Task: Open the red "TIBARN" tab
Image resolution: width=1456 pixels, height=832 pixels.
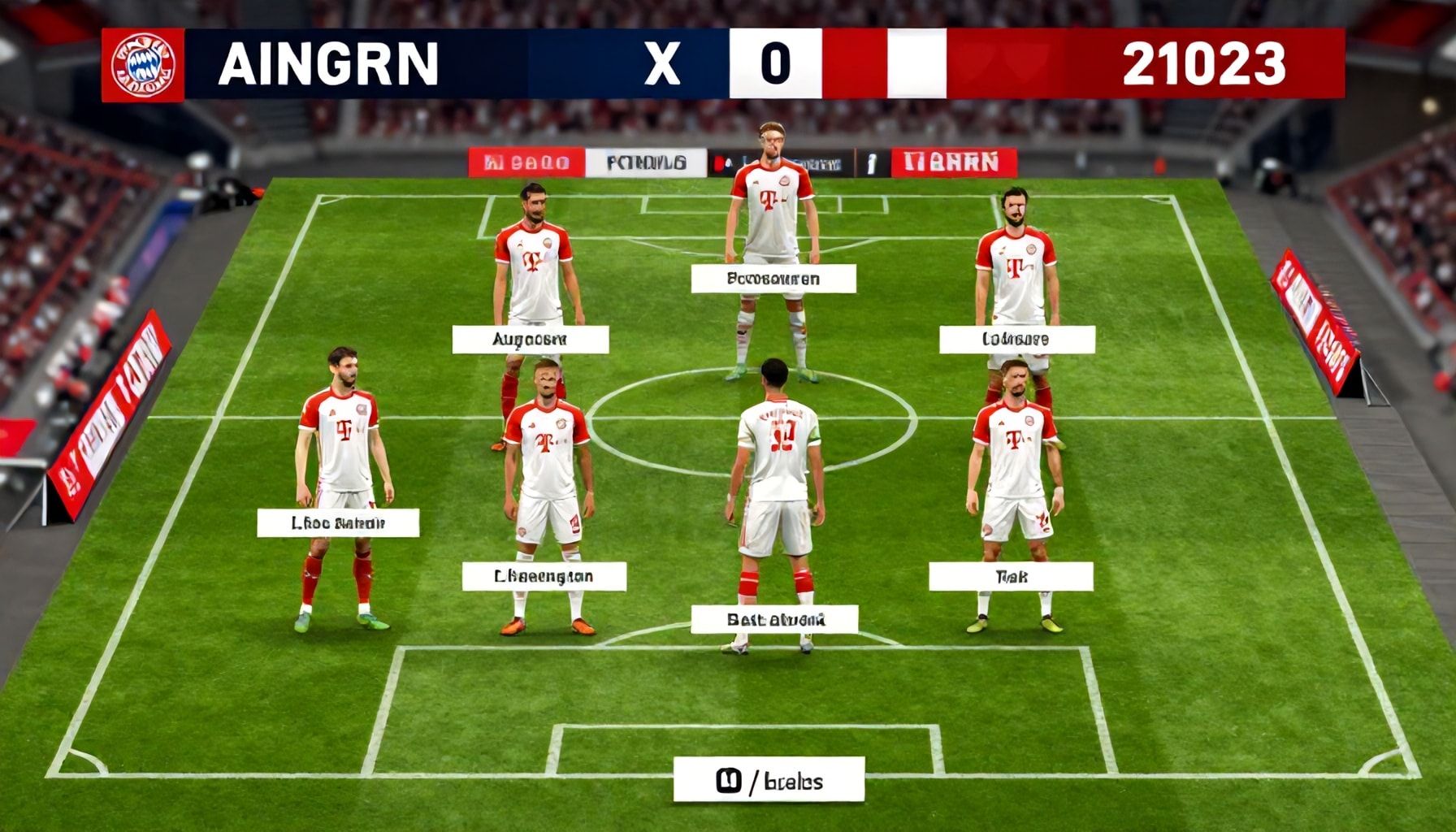Action: (x=954, y=163)
